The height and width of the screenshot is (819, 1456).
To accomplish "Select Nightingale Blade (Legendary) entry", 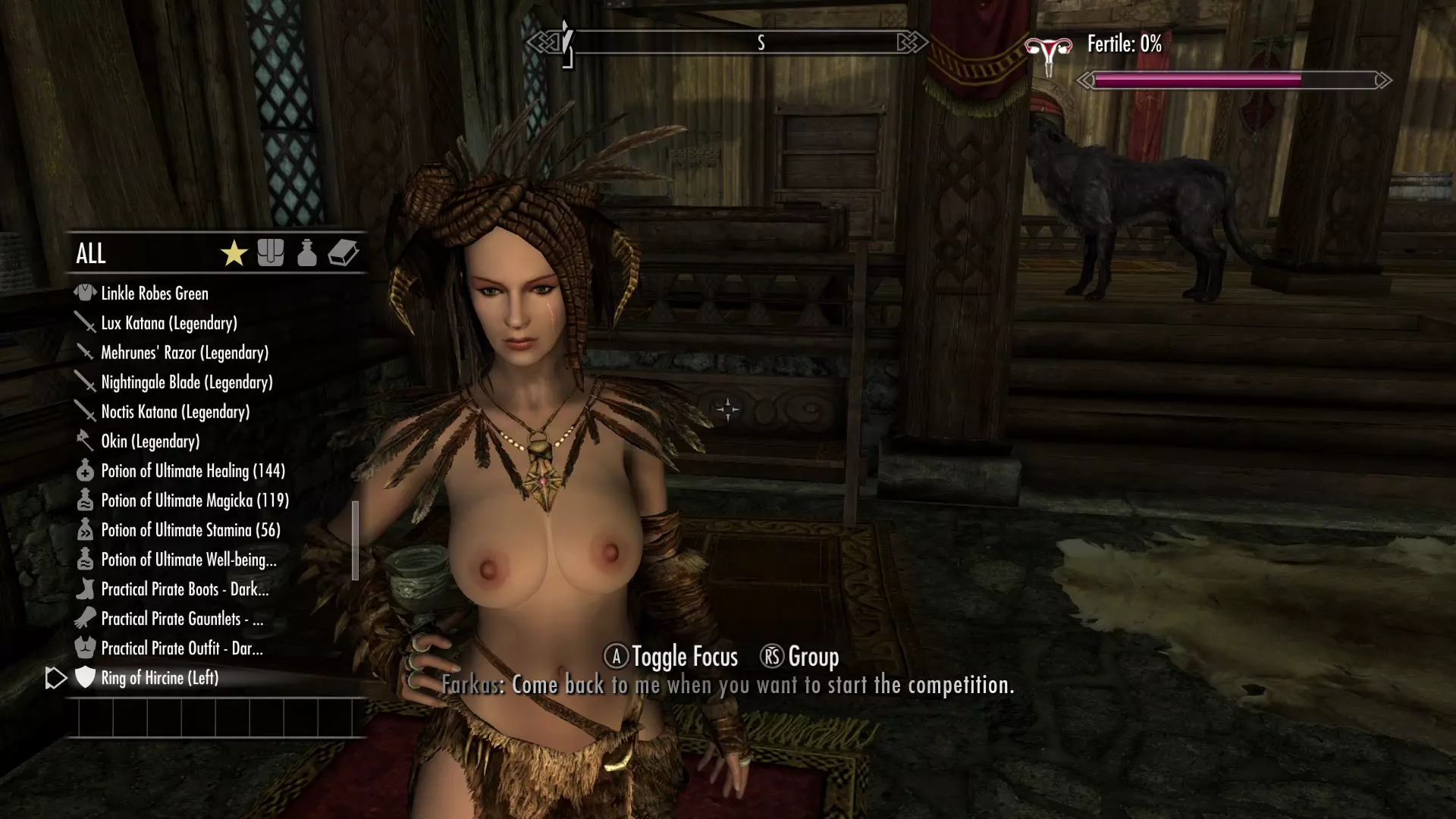I will pyautogui.click(x=187, y=382).
